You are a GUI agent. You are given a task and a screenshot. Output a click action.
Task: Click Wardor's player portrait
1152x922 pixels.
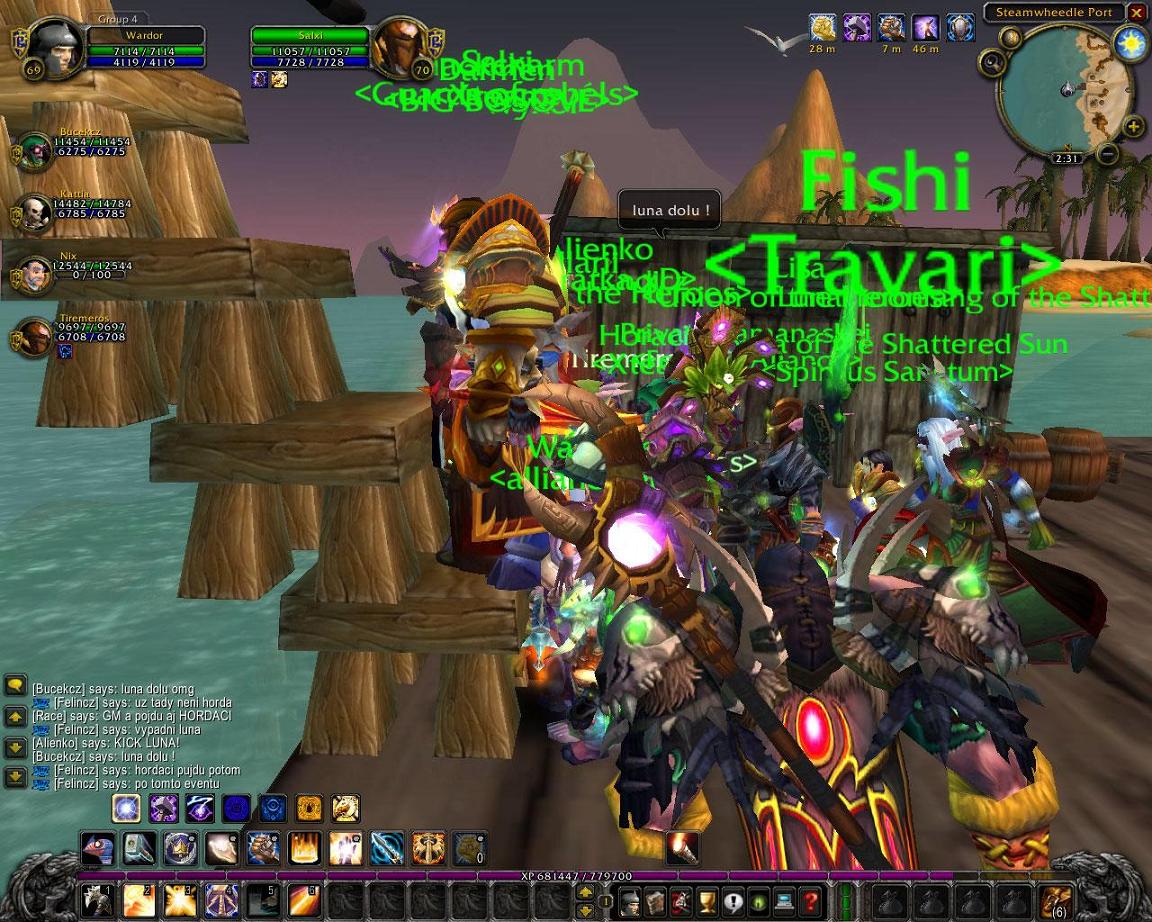pos(55,47)
